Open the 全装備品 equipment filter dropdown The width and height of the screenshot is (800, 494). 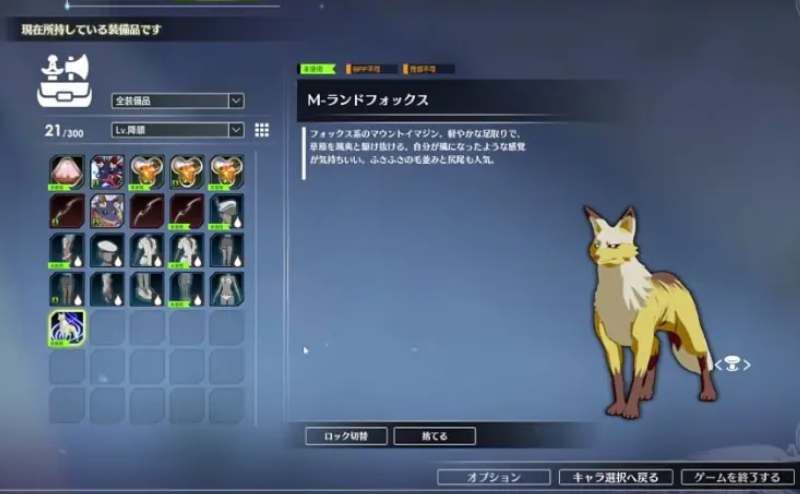pos(177,101)
